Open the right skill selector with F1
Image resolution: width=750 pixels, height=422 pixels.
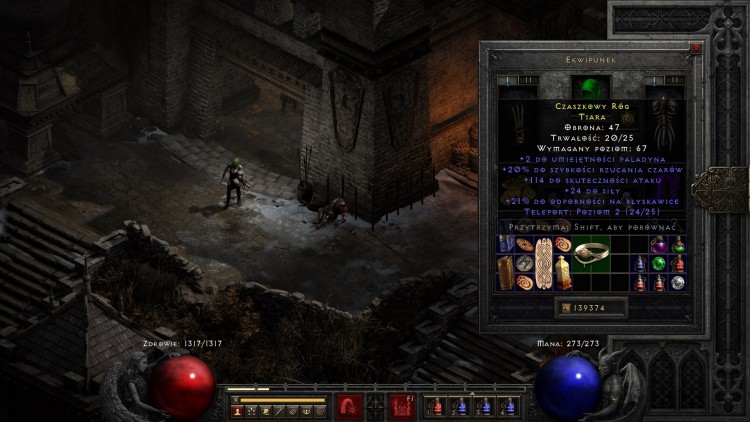point(403,406)
